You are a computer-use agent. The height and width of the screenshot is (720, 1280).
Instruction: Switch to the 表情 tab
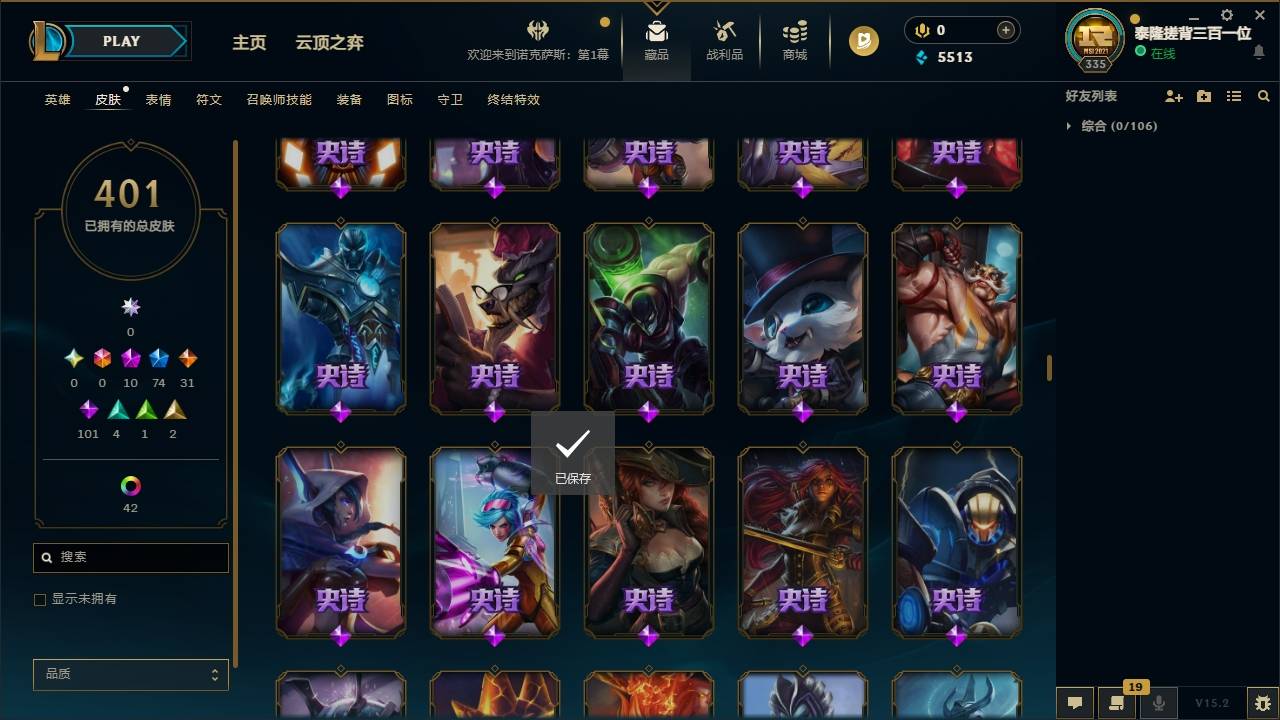click(x=157, y=100)
